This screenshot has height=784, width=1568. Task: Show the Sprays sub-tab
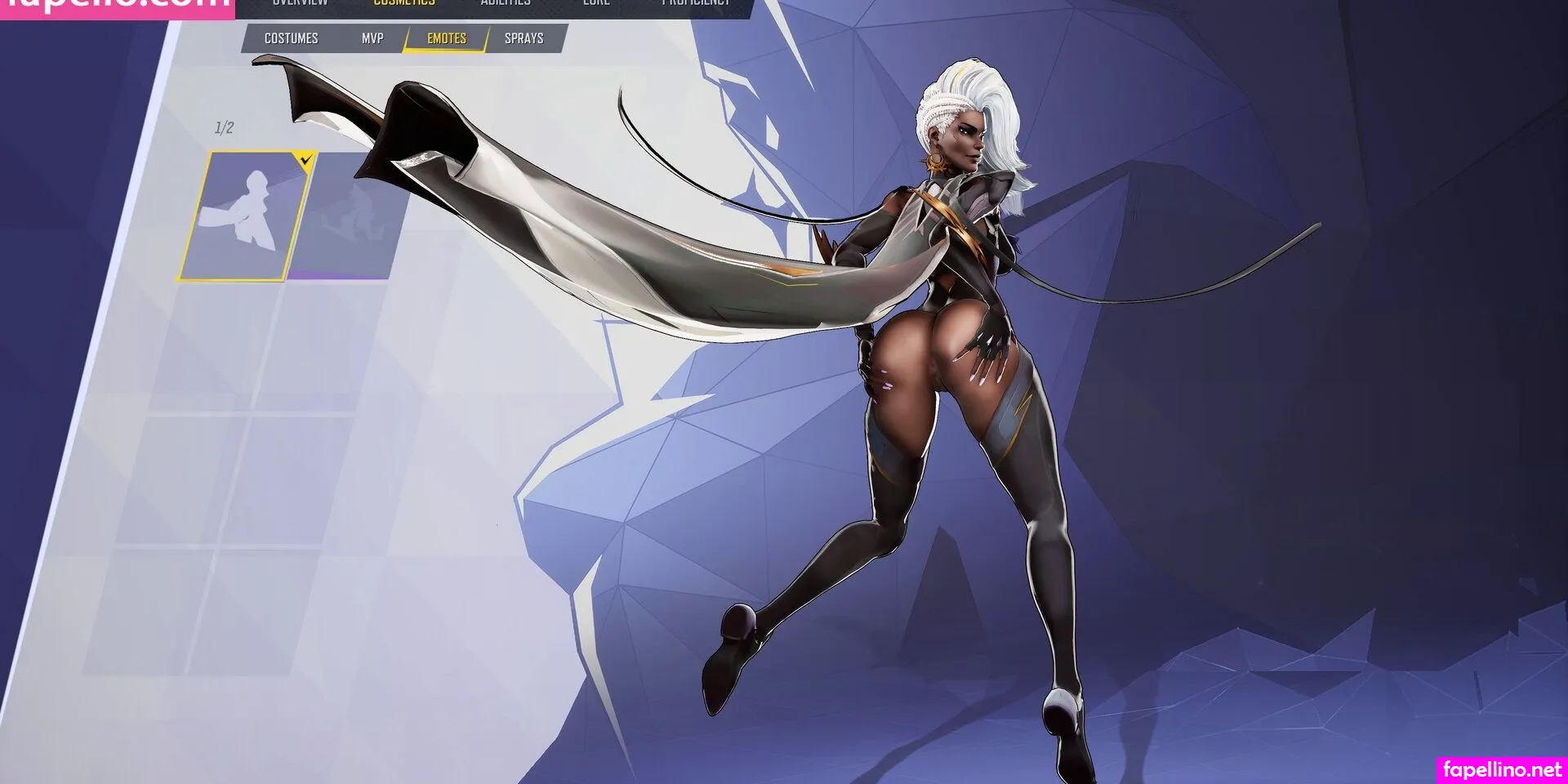523,38
